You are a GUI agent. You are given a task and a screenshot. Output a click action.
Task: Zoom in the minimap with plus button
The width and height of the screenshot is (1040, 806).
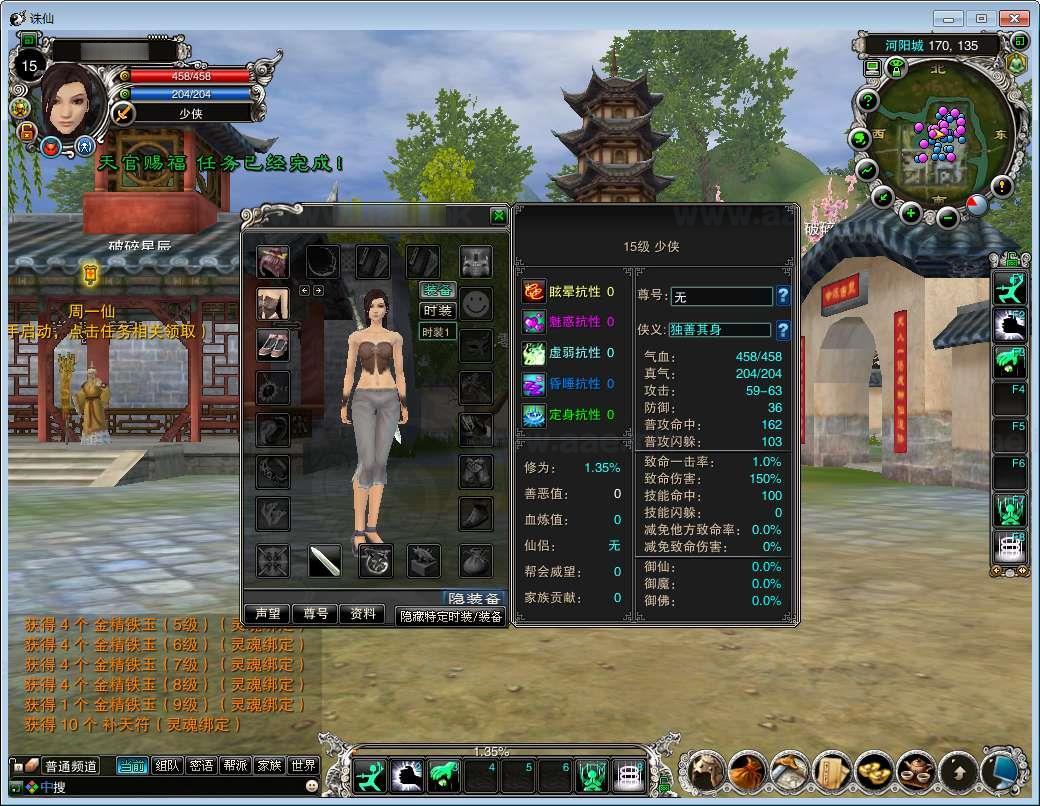point(910,212)
